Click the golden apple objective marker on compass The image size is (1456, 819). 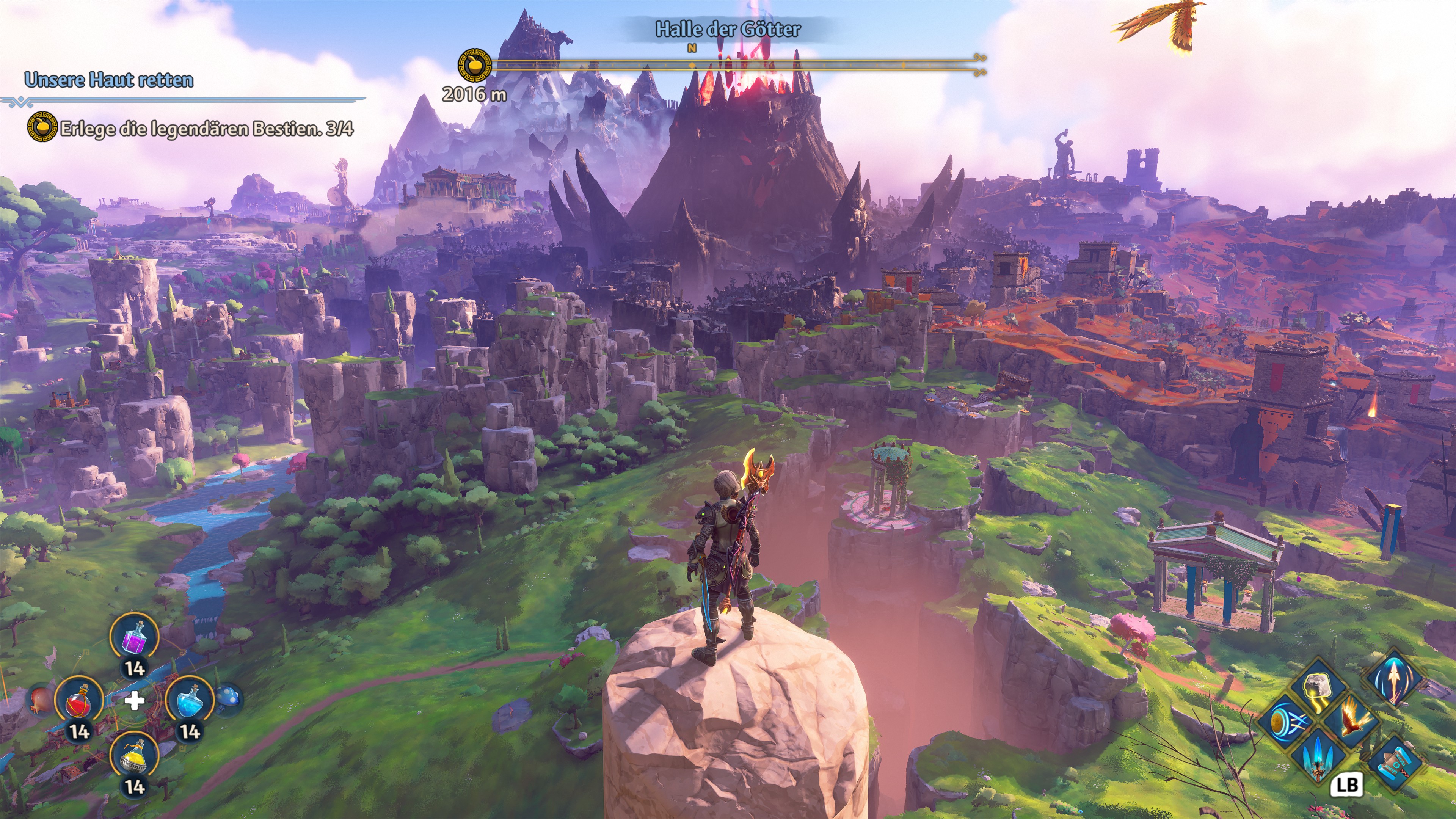[x=474, y=65]
